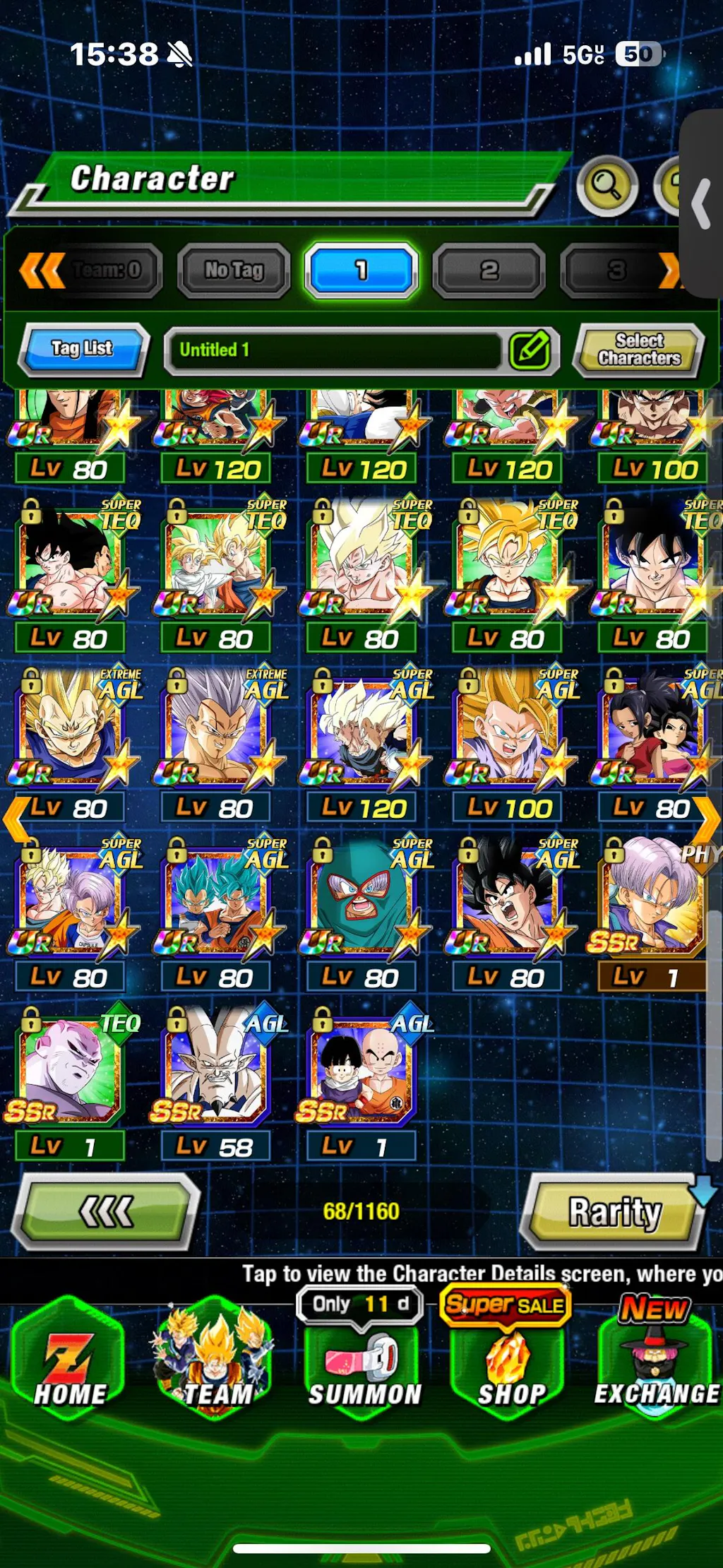Change sorting with the Rarity button
Viewport: 723px width, 1568px height.
pyautogui.click(x=614, y=1212)
